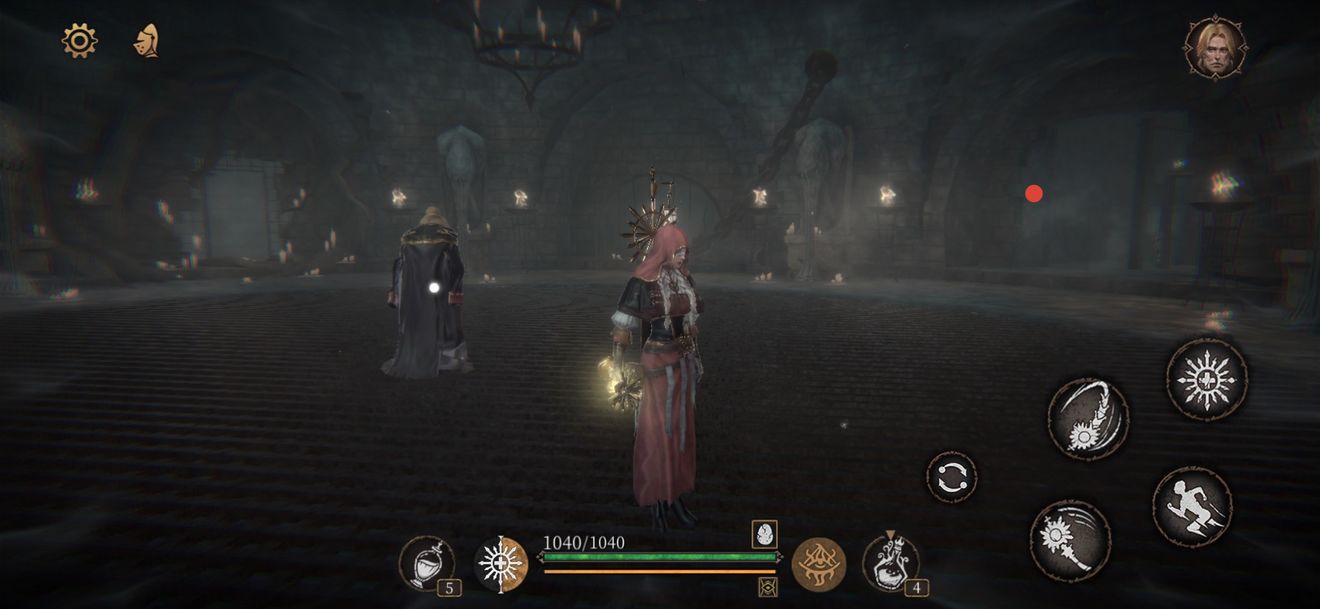
Task: Tap the swap arrows button
Action: 951,477
